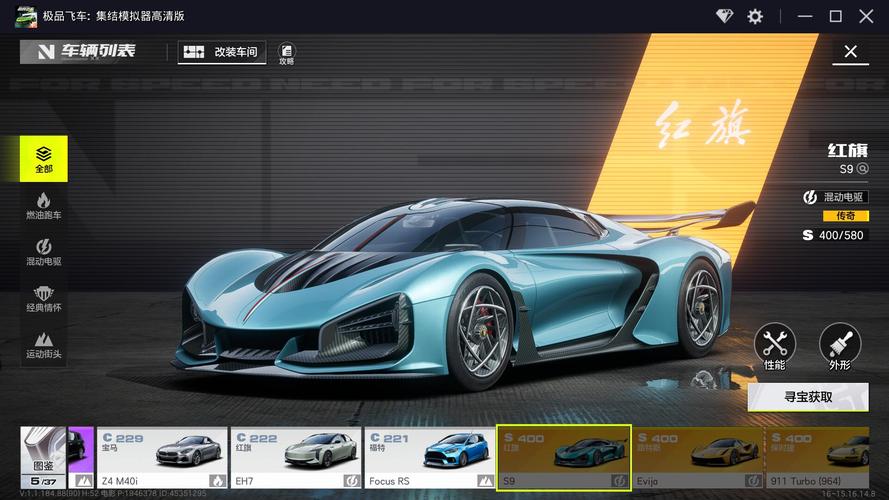Select the 红旗 S9 car card
Screen dimensions: 889x500
click(x=564, y=458)
